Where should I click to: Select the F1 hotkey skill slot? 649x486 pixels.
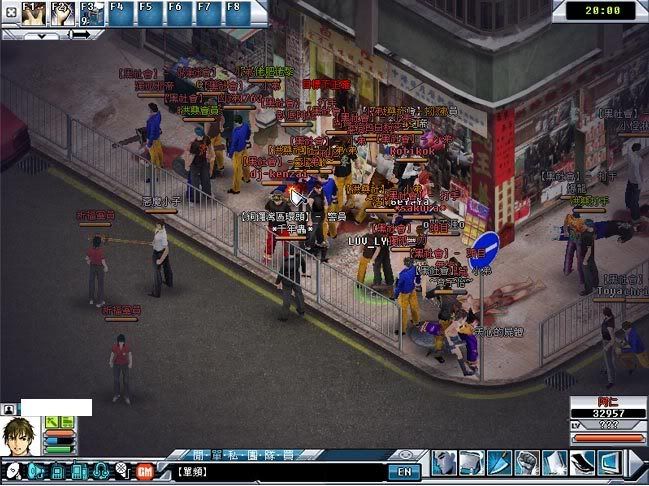pos(35,12)
